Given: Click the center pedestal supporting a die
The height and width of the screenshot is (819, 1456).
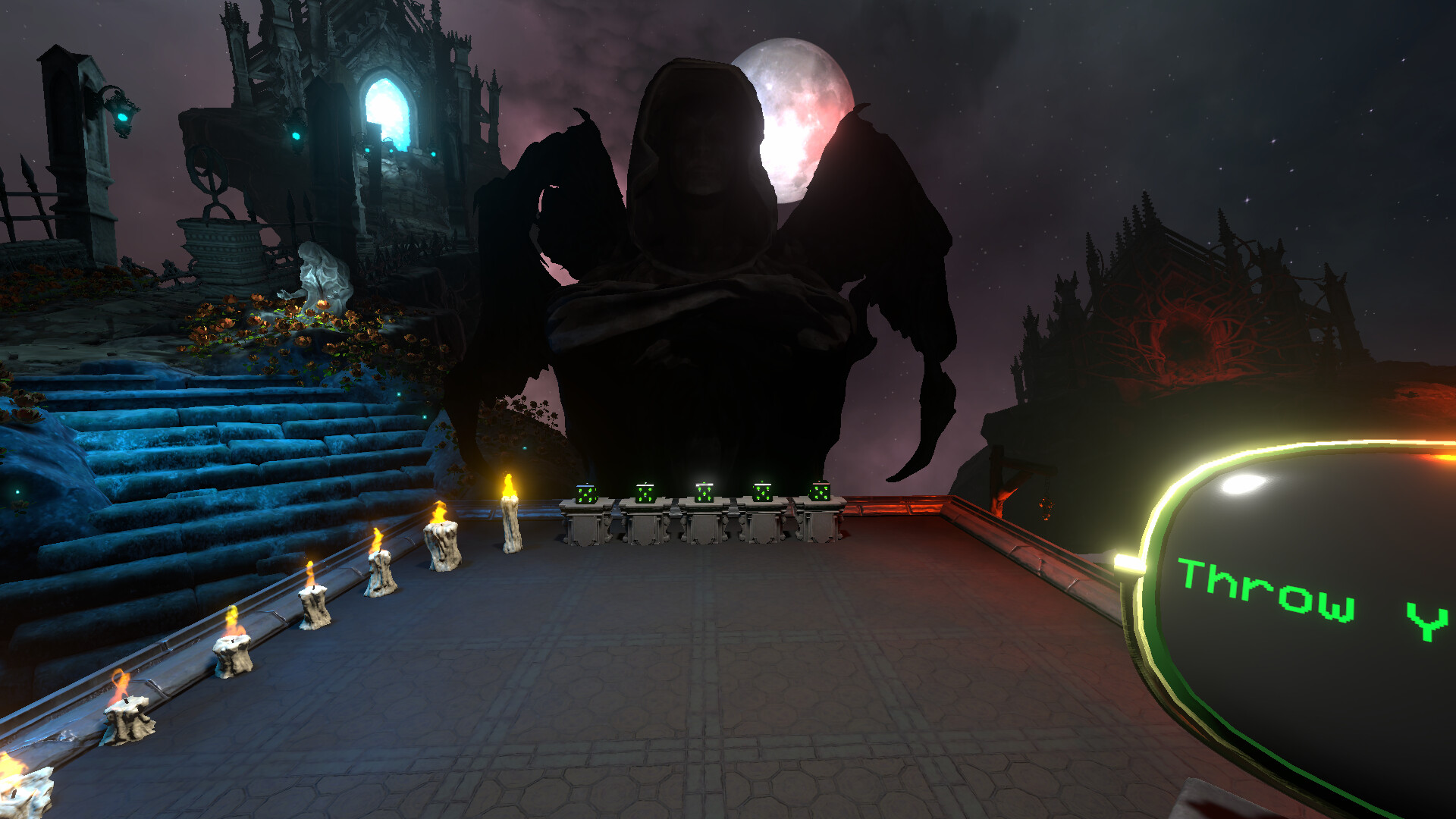Looking at the screenshot, I should tap(704, 527).
